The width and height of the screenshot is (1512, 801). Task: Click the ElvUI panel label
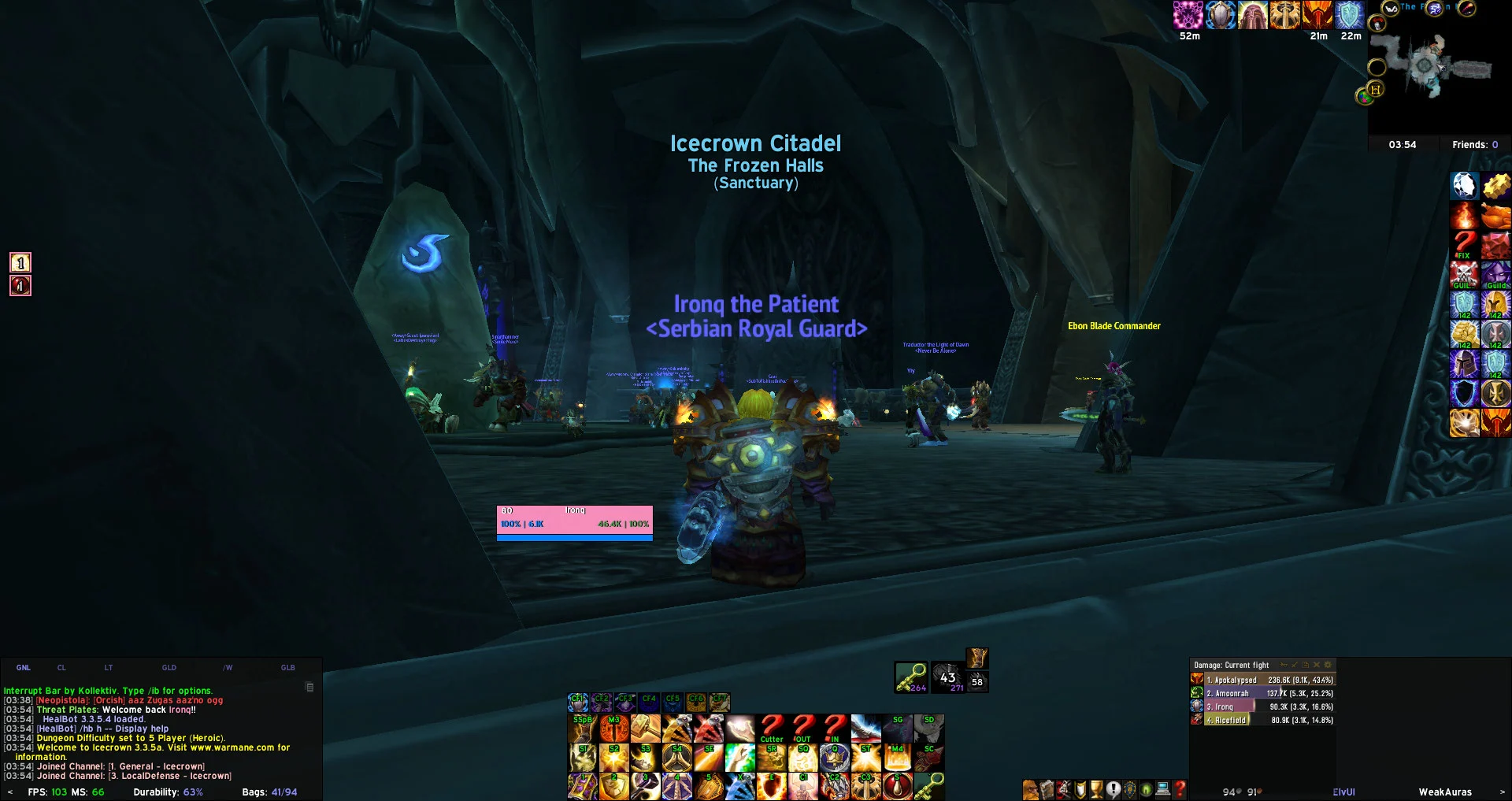(x=1343, y=792)
